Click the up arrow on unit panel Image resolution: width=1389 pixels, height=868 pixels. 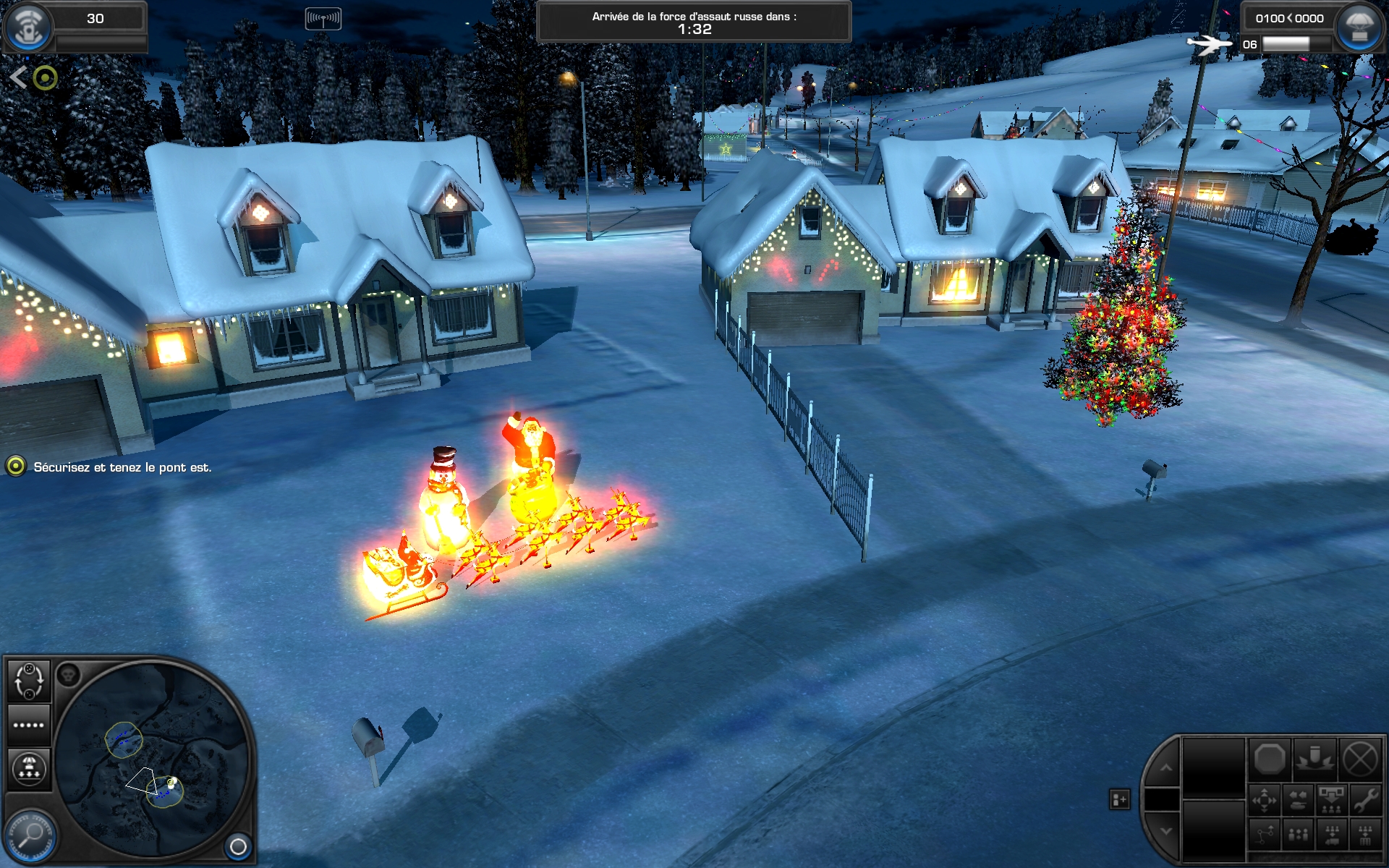coord(1166,768)
